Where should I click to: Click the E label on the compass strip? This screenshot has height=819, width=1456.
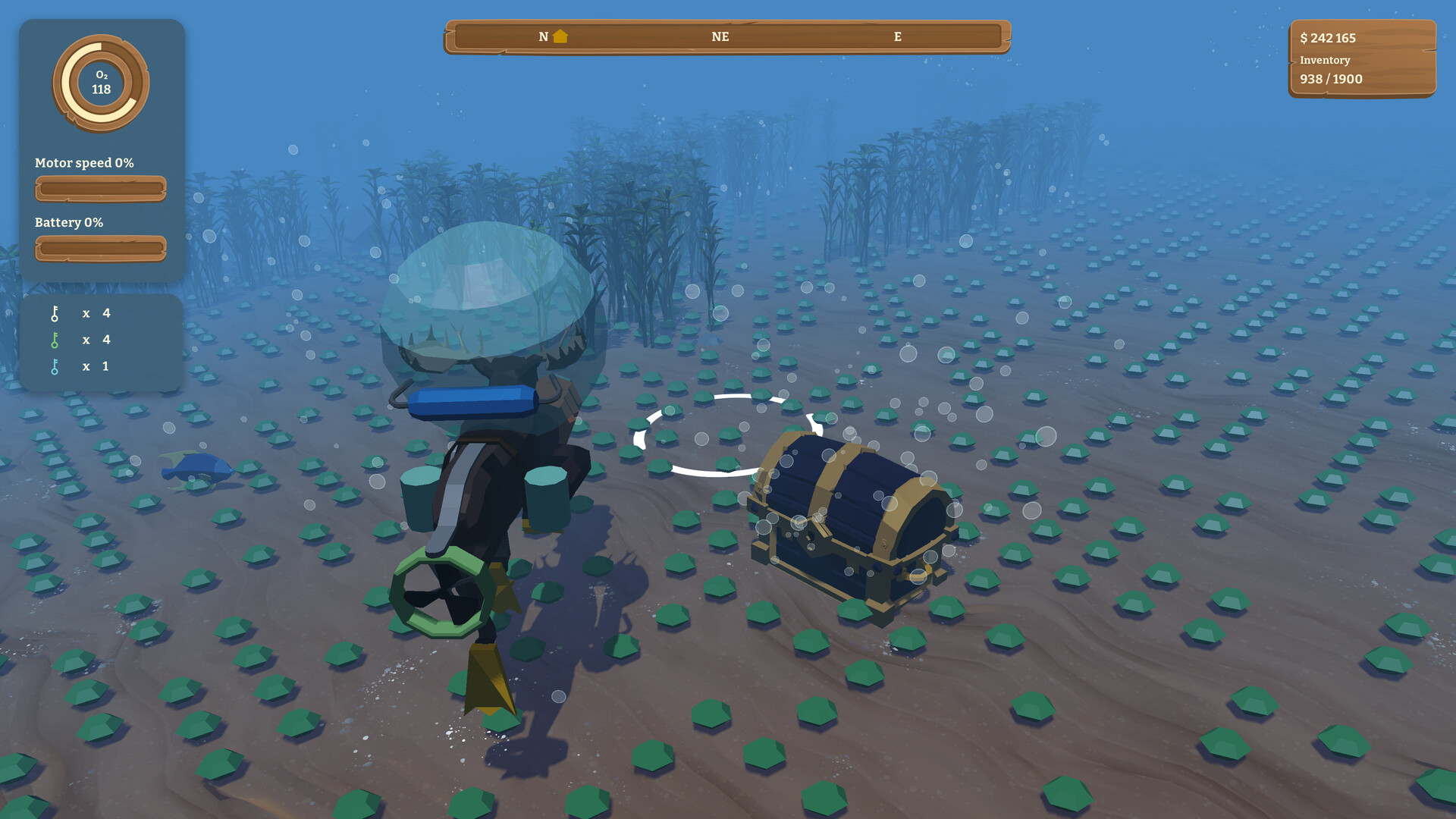pos(897,36)
